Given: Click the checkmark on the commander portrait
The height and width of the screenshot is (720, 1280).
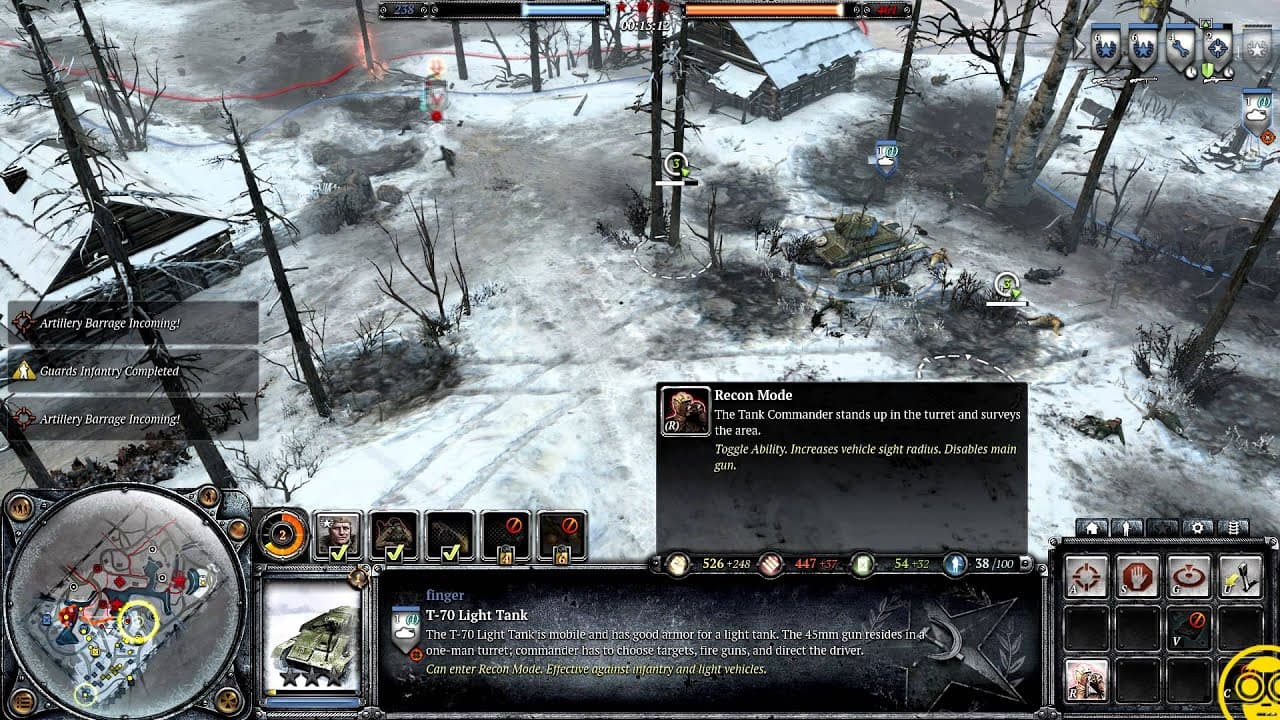Looking at the screenshot, I should [339, 554].
